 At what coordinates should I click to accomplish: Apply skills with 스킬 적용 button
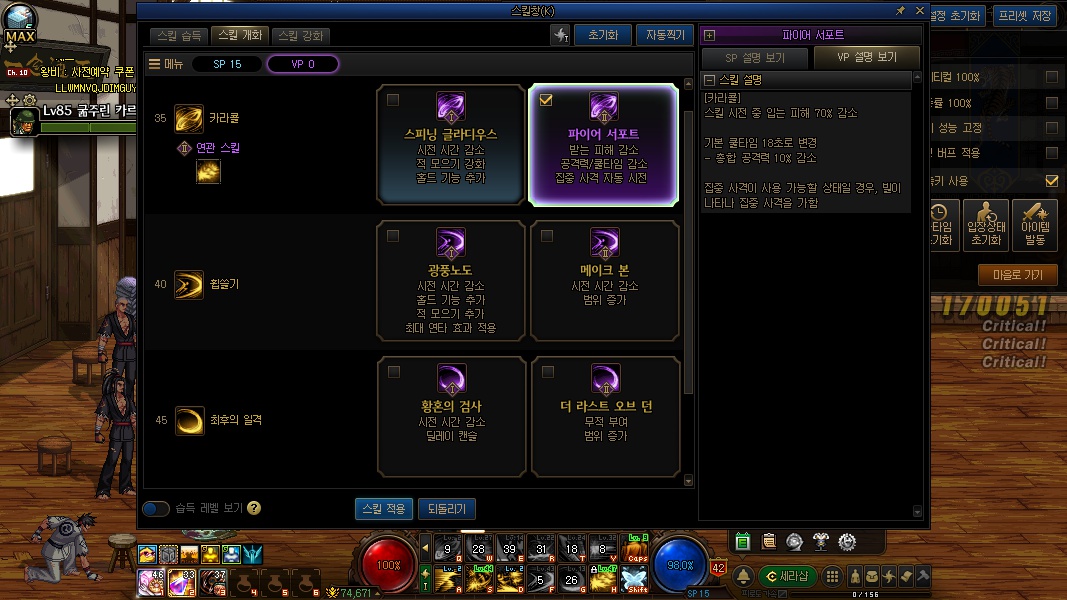coord(383,509)
